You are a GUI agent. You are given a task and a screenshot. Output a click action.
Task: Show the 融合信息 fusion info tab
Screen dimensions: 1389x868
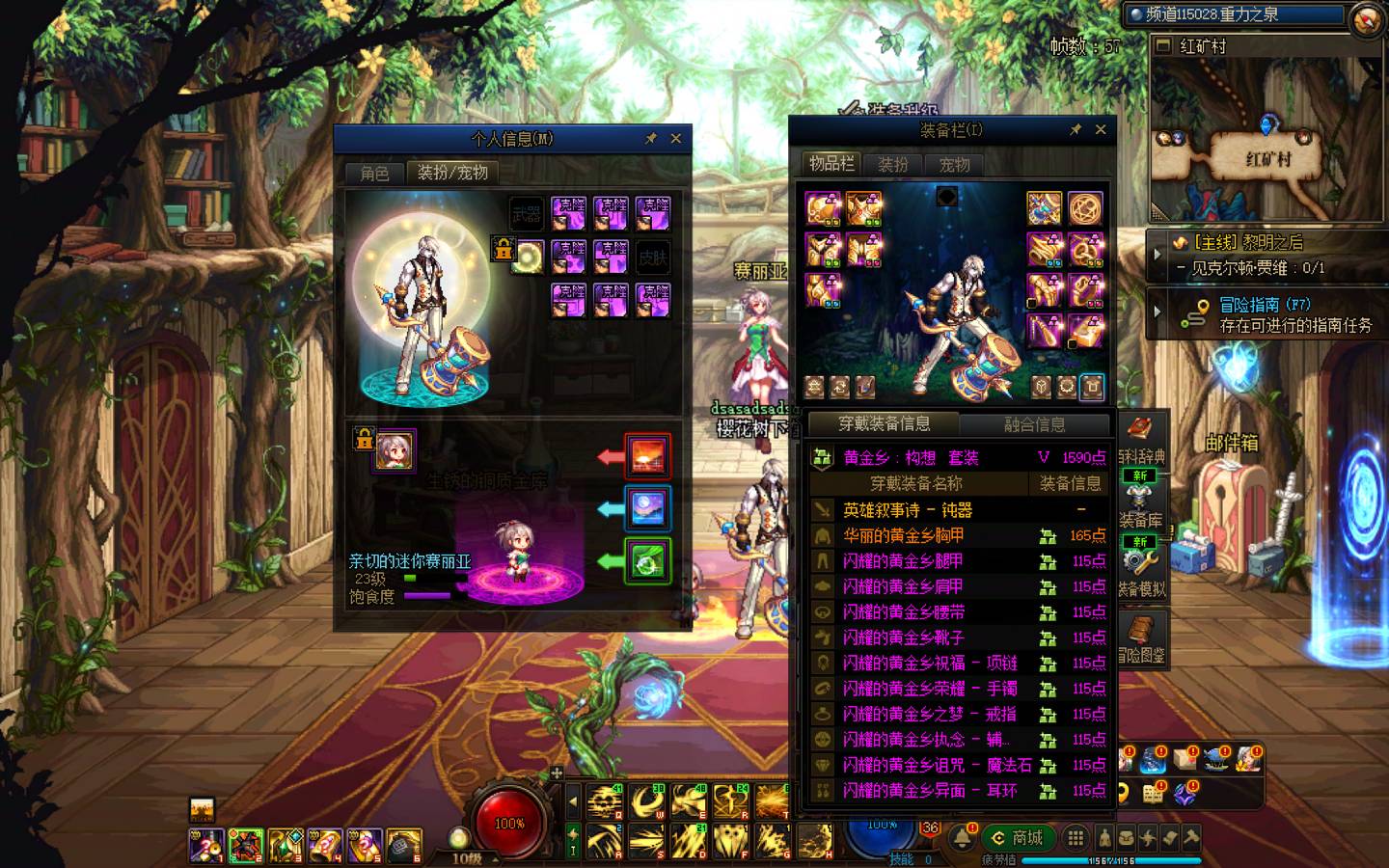[x=1035, y=424]
